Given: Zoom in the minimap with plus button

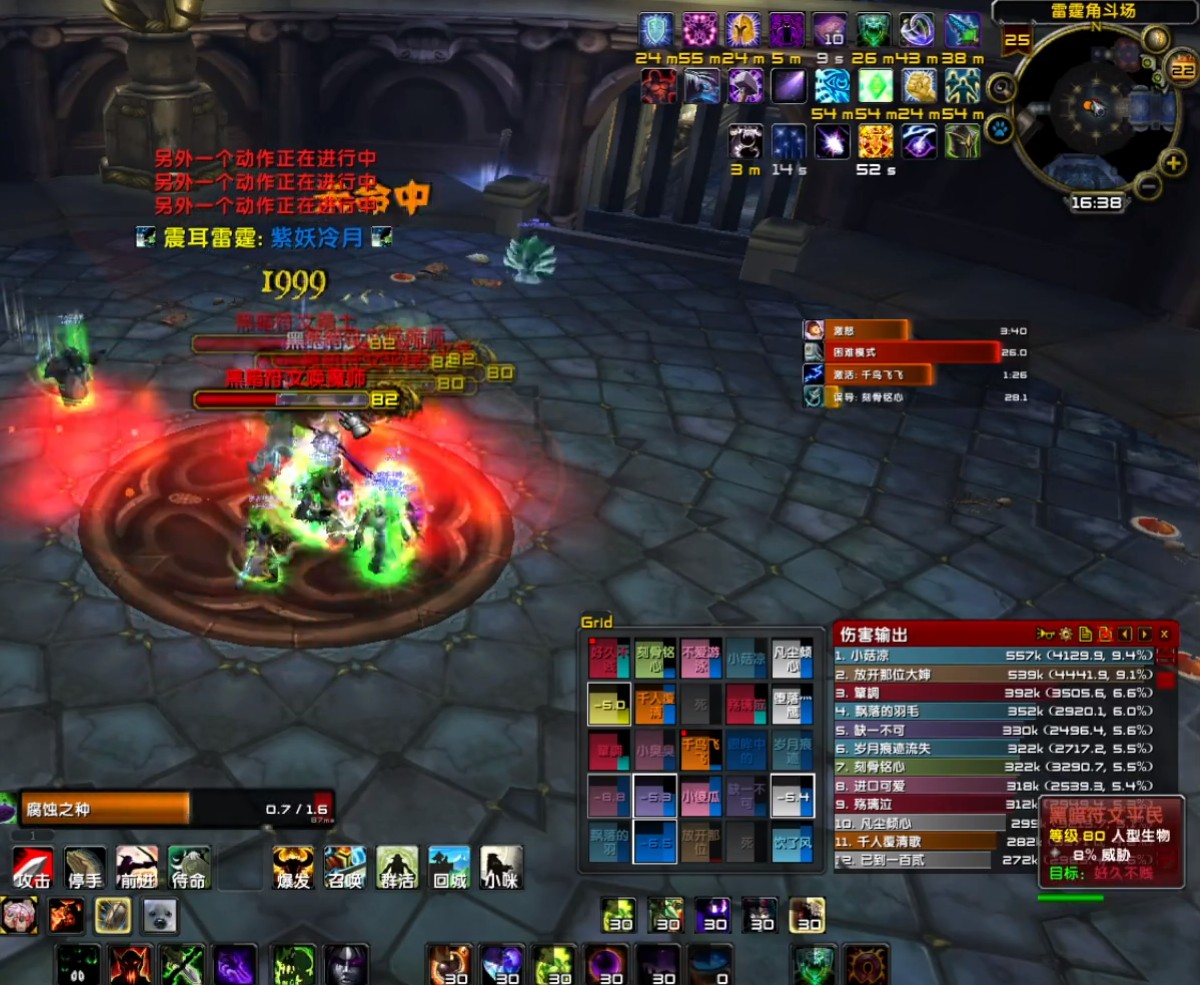Looking at the screenshot, I should (x=1174, y=163).
